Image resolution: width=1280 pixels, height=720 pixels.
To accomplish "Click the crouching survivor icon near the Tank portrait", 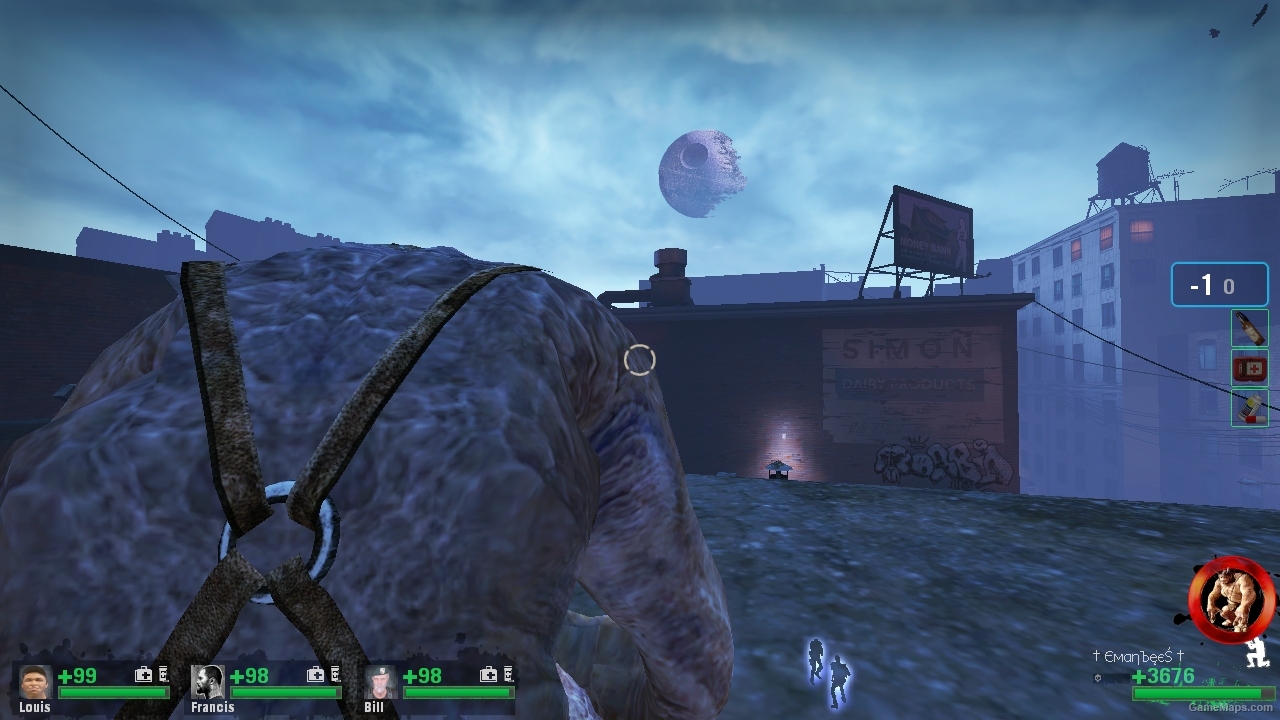I will tap(1256, 655).
